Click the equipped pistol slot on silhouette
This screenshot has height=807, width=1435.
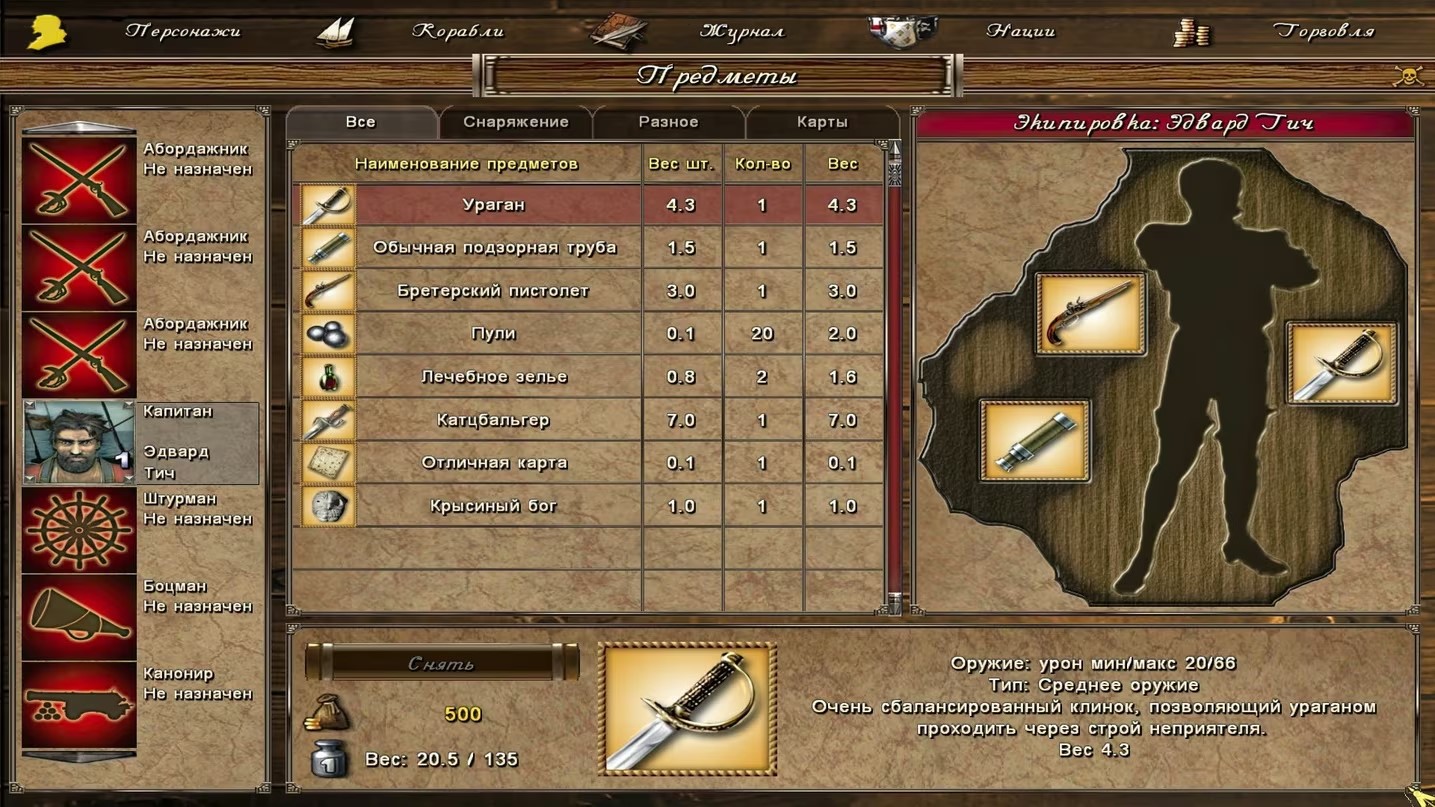(x=1090, y=314)
